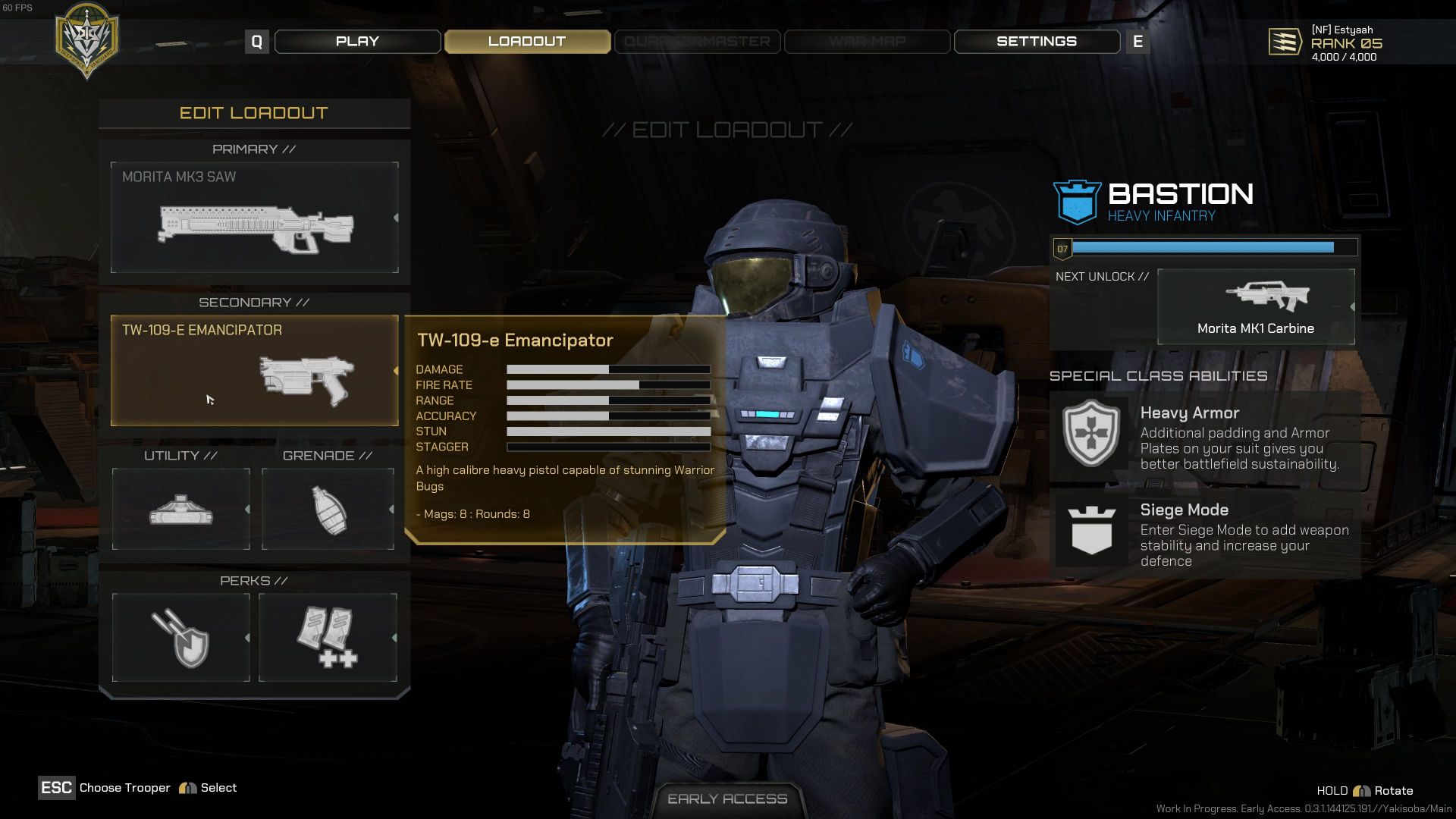Viewport: 1456px width, 819px height.
Task: Click the Bastion class emblem
Action: pos(1077,202)
